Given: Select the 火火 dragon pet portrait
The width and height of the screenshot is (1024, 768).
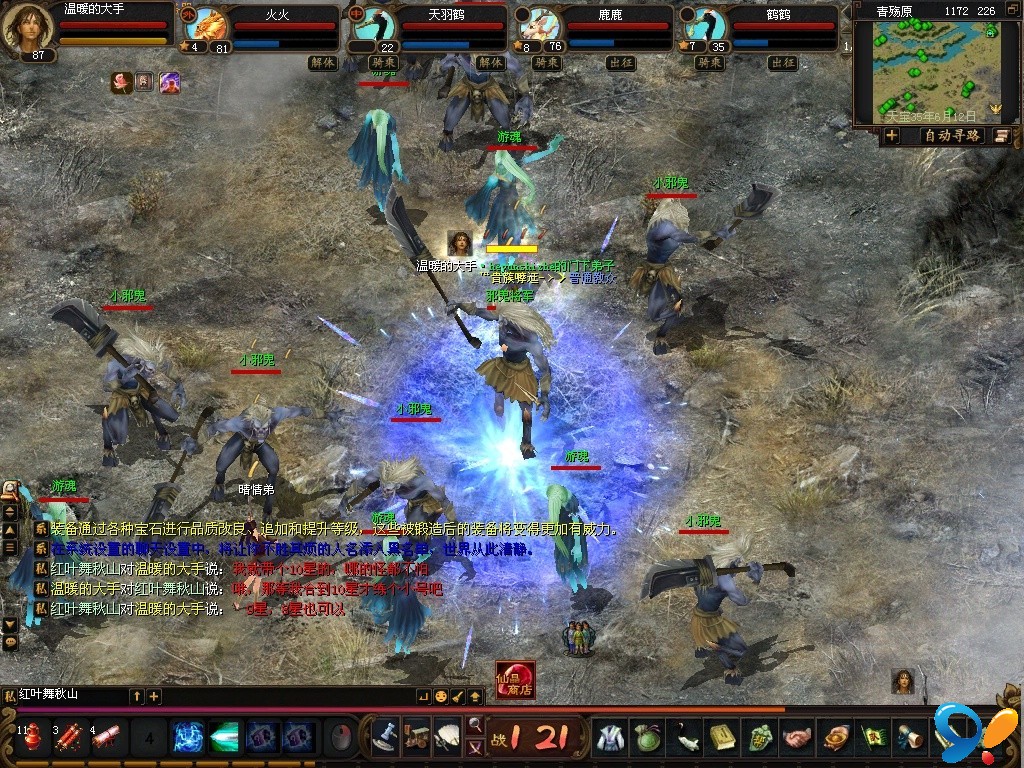Looking at the screenshot, I should [x=208, y=26].
